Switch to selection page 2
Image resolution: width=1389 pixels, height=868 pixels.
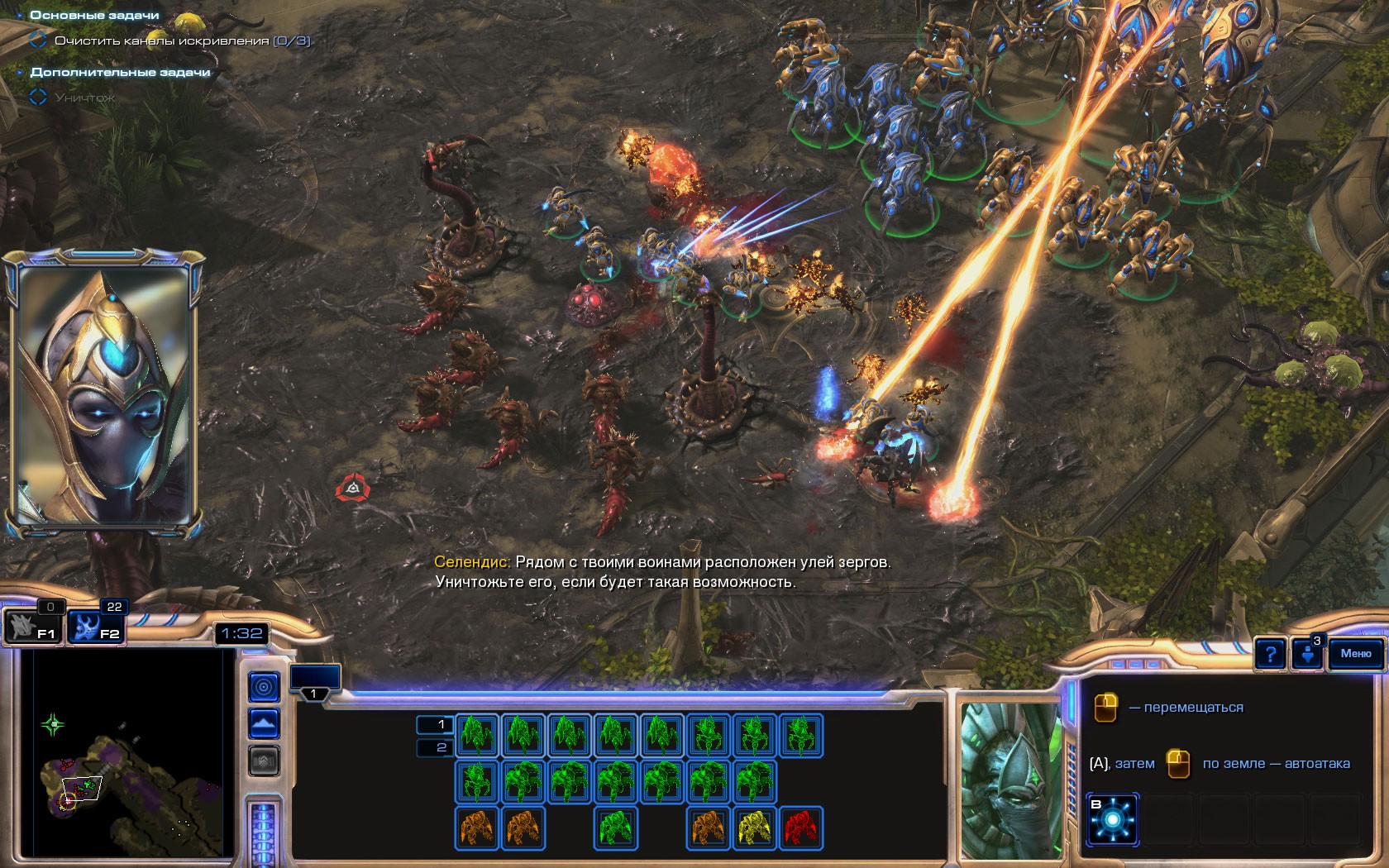pyautogui.click(x=440, y=747)
